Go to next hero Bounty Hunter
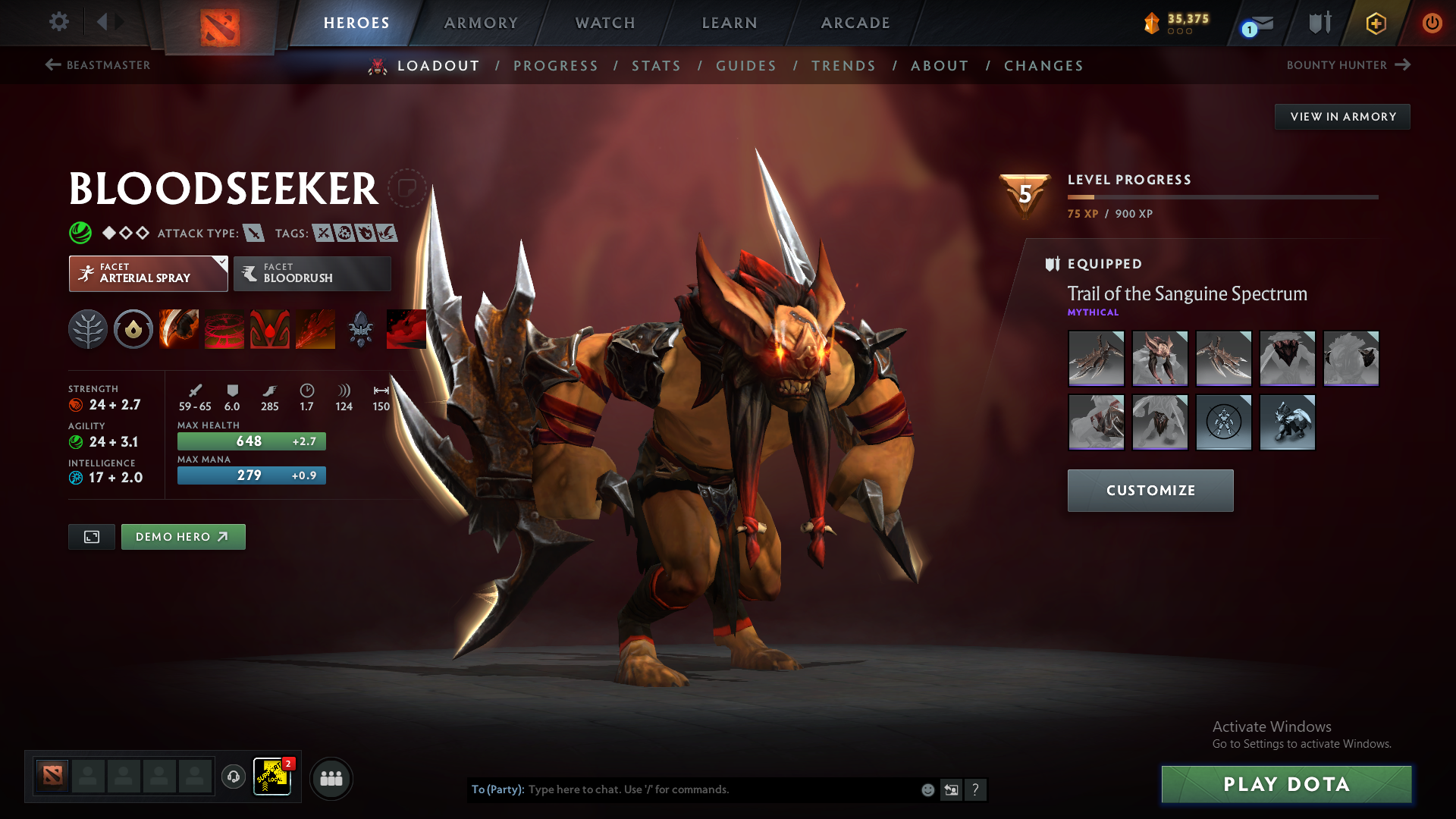The image size is (1456, 819). click(x=1348, y=65)
